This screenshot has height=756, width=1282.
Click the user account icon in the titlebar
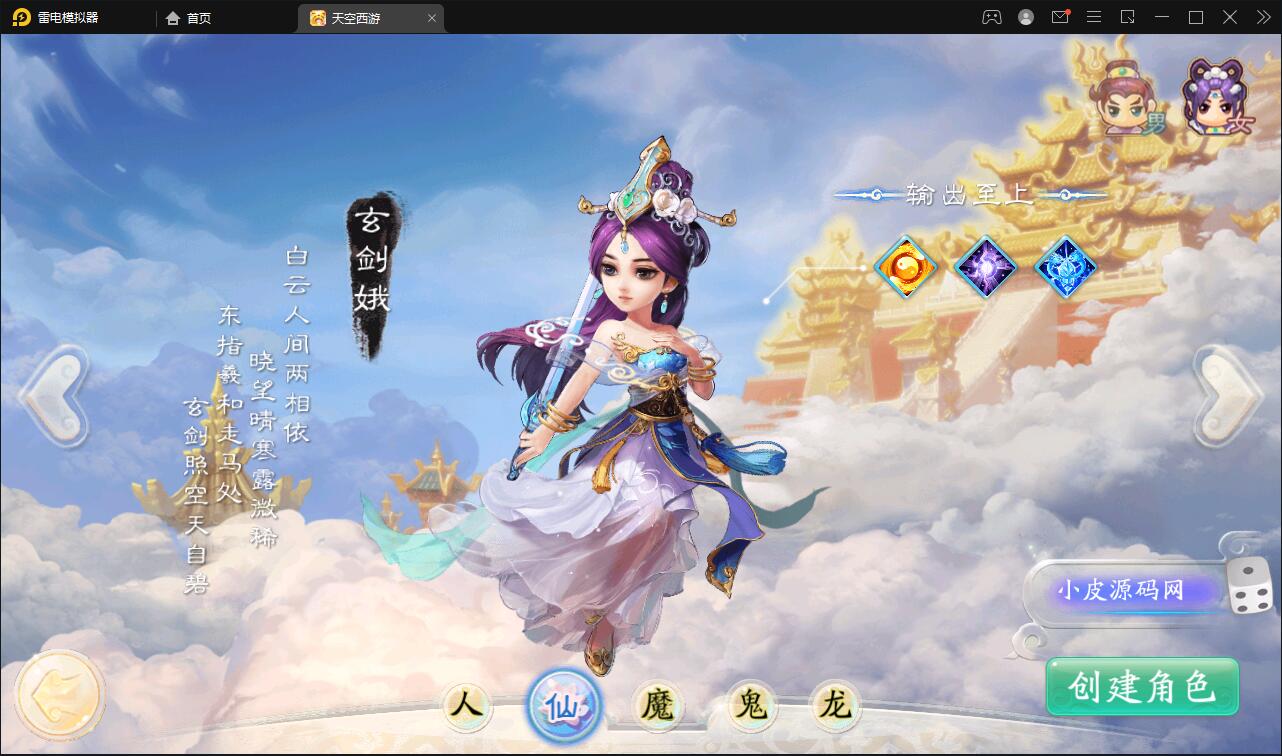pyautogui.click(x=1025, y=17)
